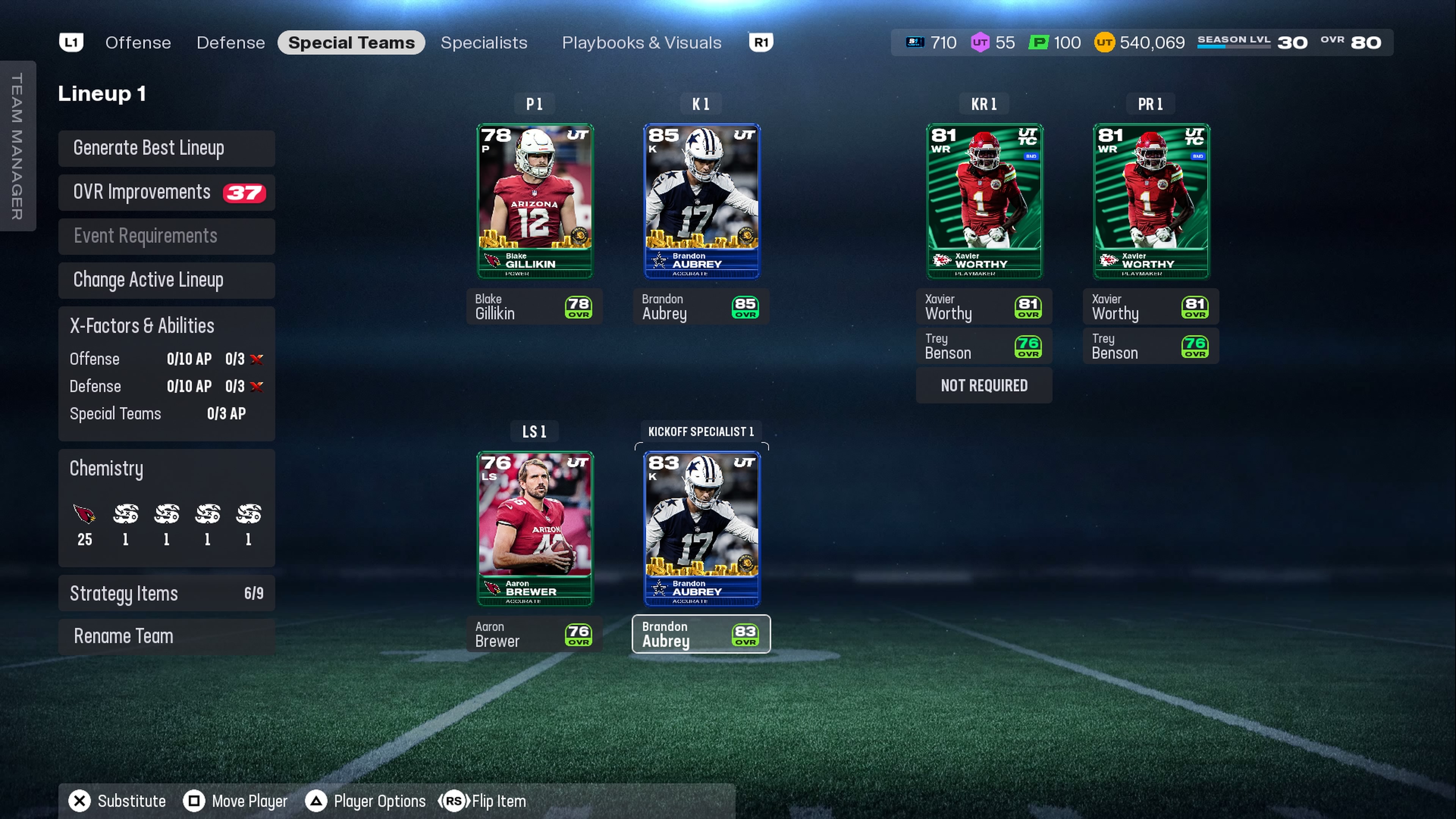The image size is (1456, 819).
Task: Go to Playbooks & Visuals tab
Action: (642, 43)
